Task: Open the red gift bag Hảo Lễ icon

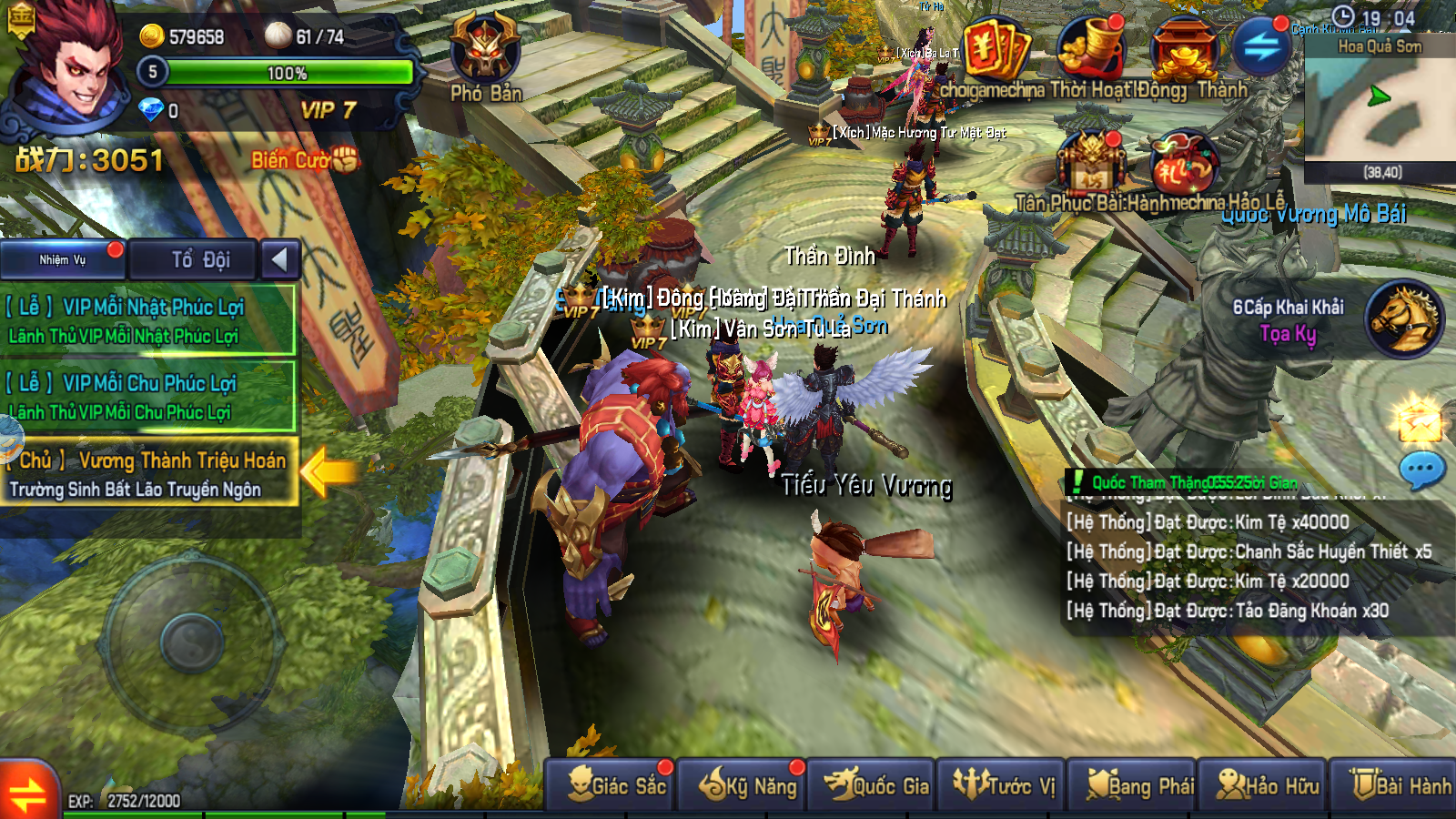Action: (x=1182, y=166)
